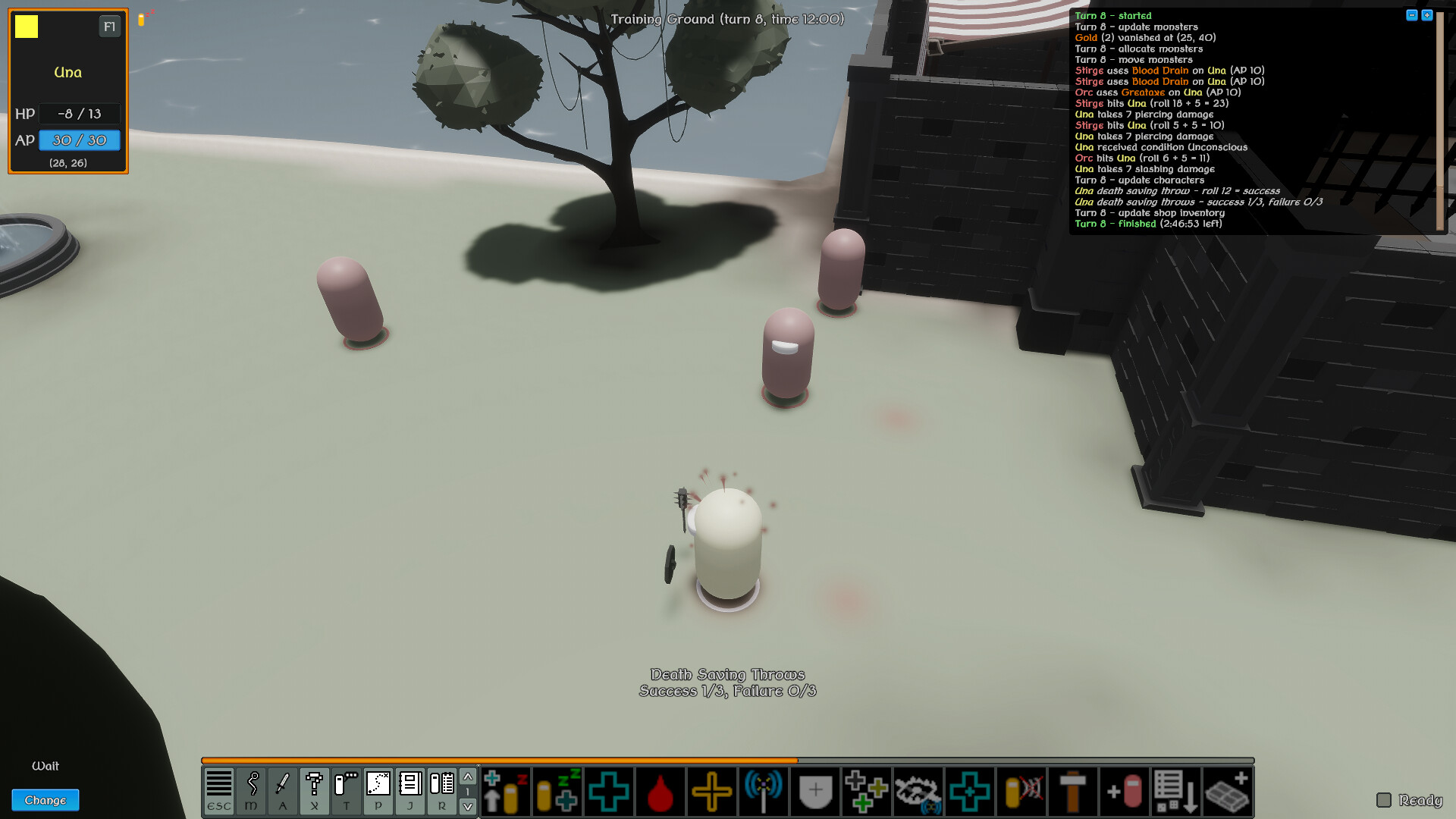Open the journal icon (J)

(410, 791)
